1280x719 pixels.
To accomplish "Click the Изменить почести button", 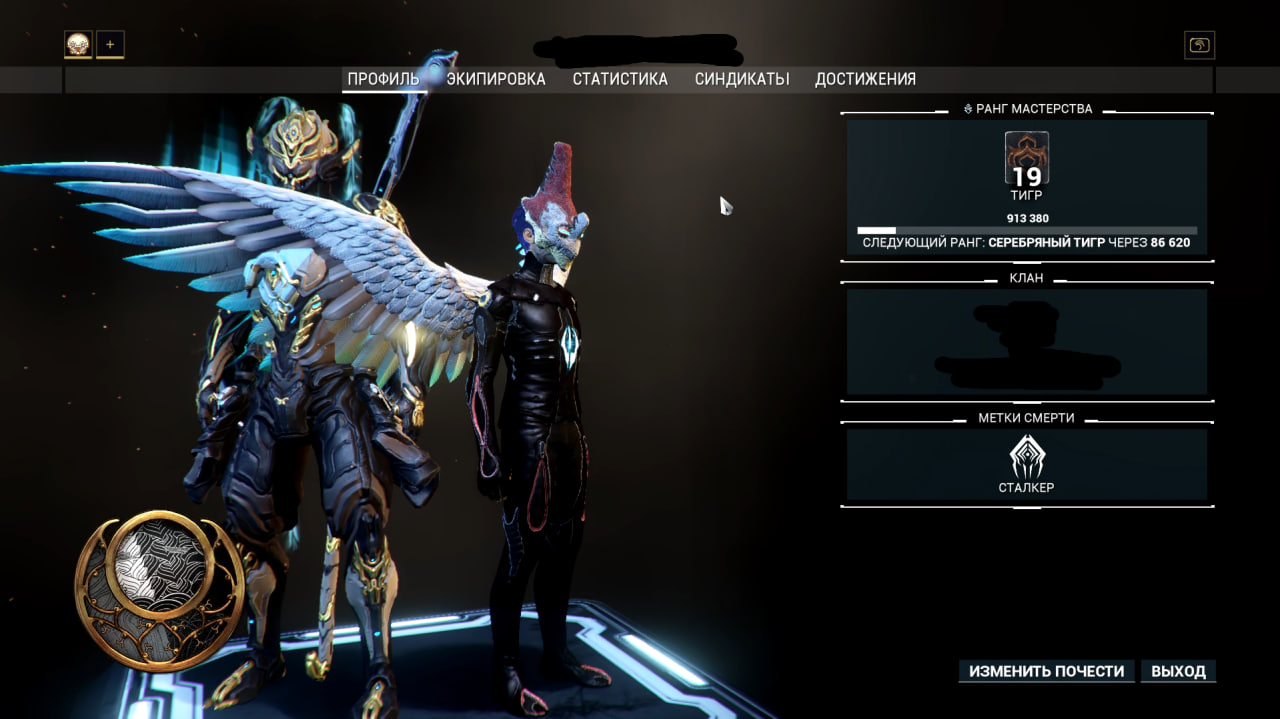I will [x=1046, y=671].
